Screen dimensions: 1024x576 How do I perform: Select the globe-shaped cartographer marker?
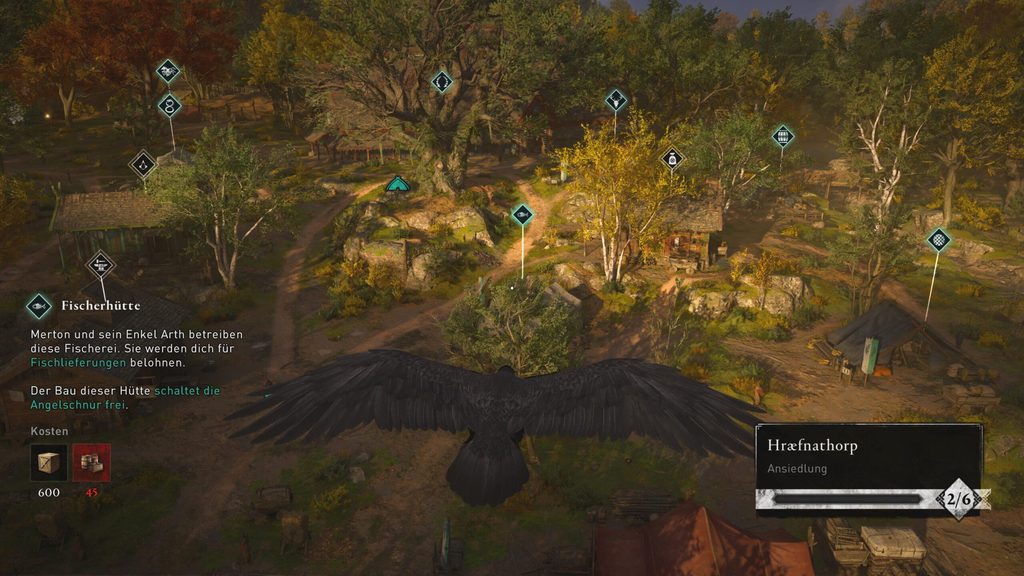click(938, 239)
